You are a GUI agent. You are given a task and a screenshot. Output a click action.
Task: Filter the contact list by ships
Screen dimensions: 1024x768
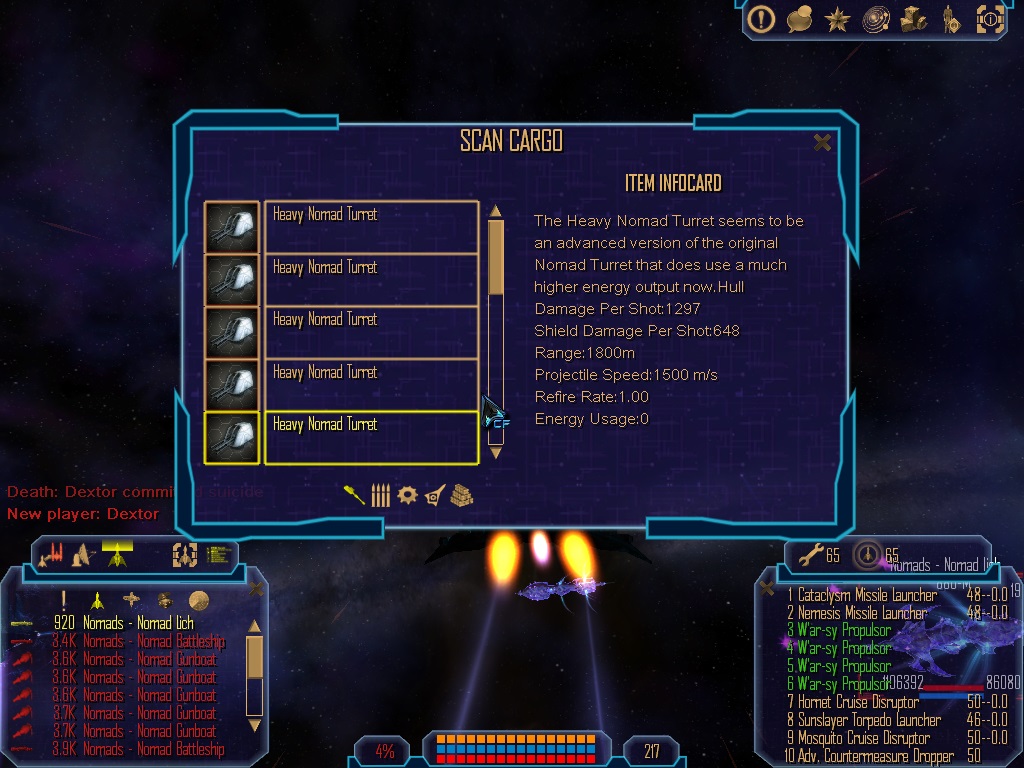point(97,600)
